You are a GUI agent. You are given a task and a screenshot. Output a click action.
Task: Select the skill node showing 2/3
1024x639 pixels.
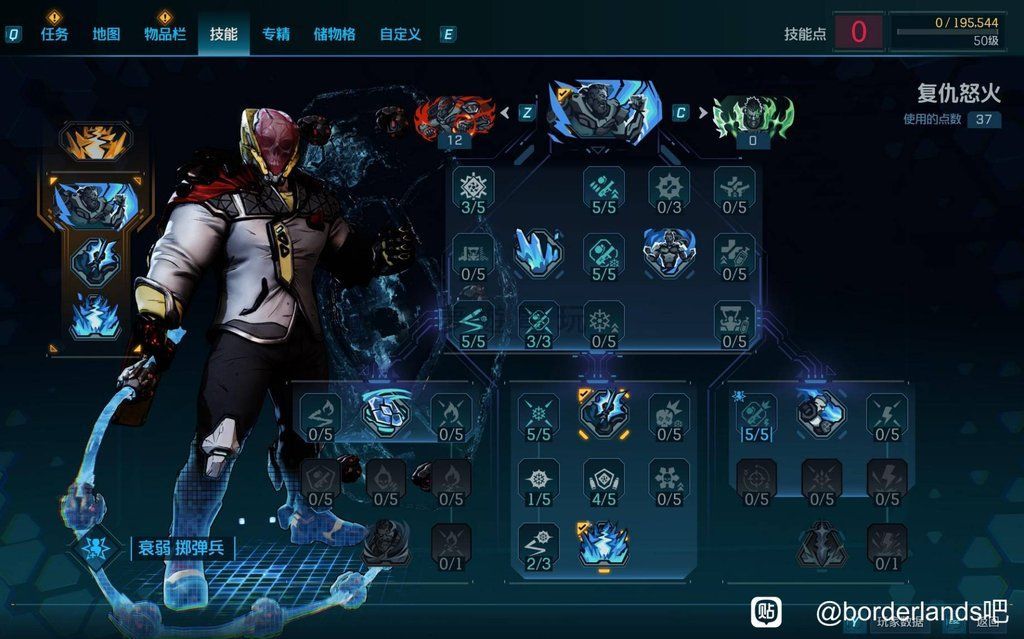pyautogui.click(x=538, y=545)
